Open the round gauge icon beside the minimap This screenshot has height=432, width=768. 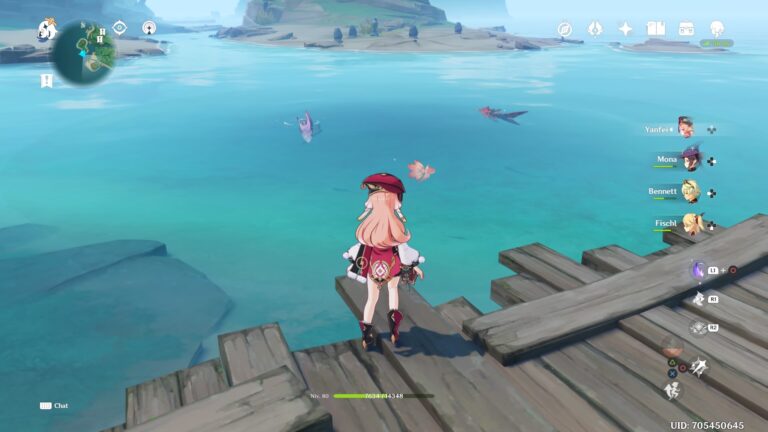[x=149, y=28]
